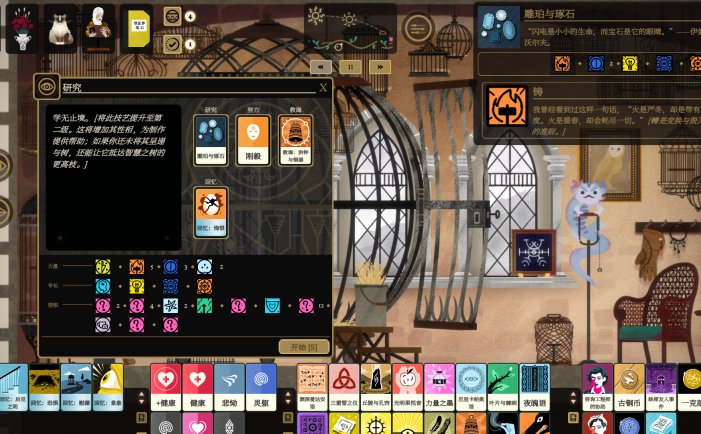Screen dimensions: 701x434
Task: Select the 古铜币 card
Action: pos(628,385)
